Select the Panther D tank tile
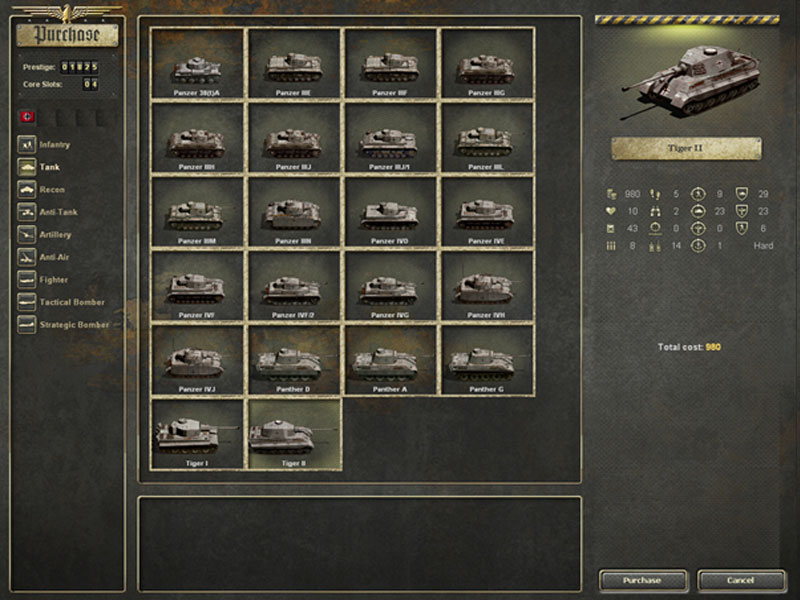Viewport: 800px width, 600px height. pyautogui.click(x=293, y=359)
